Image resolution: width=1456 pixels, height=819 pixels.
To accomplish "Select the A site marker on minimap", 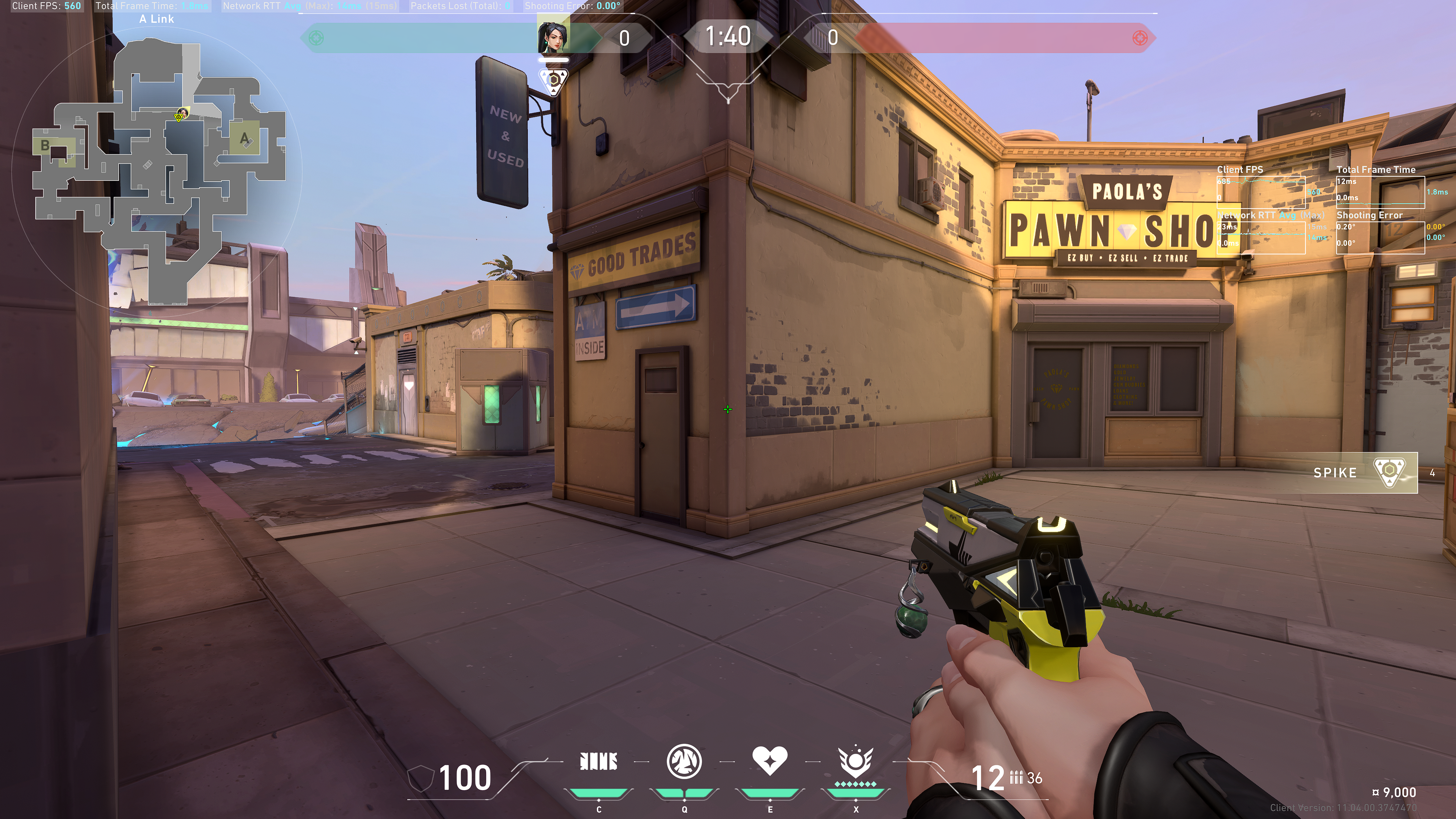I will 244,138.
